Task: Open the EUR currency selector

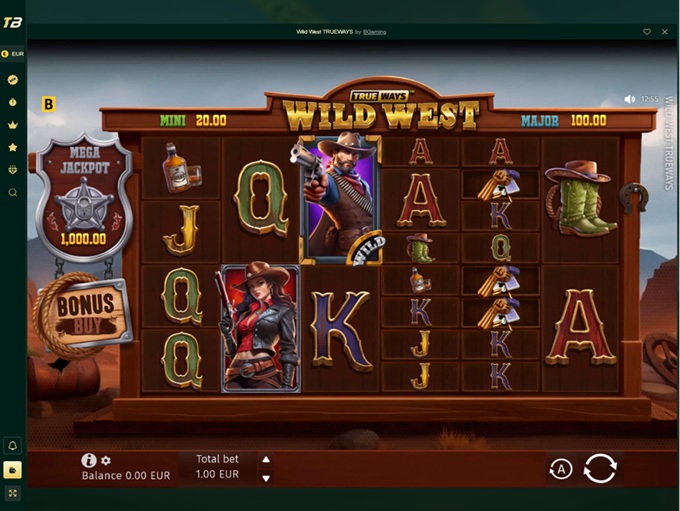Action: 13,53
